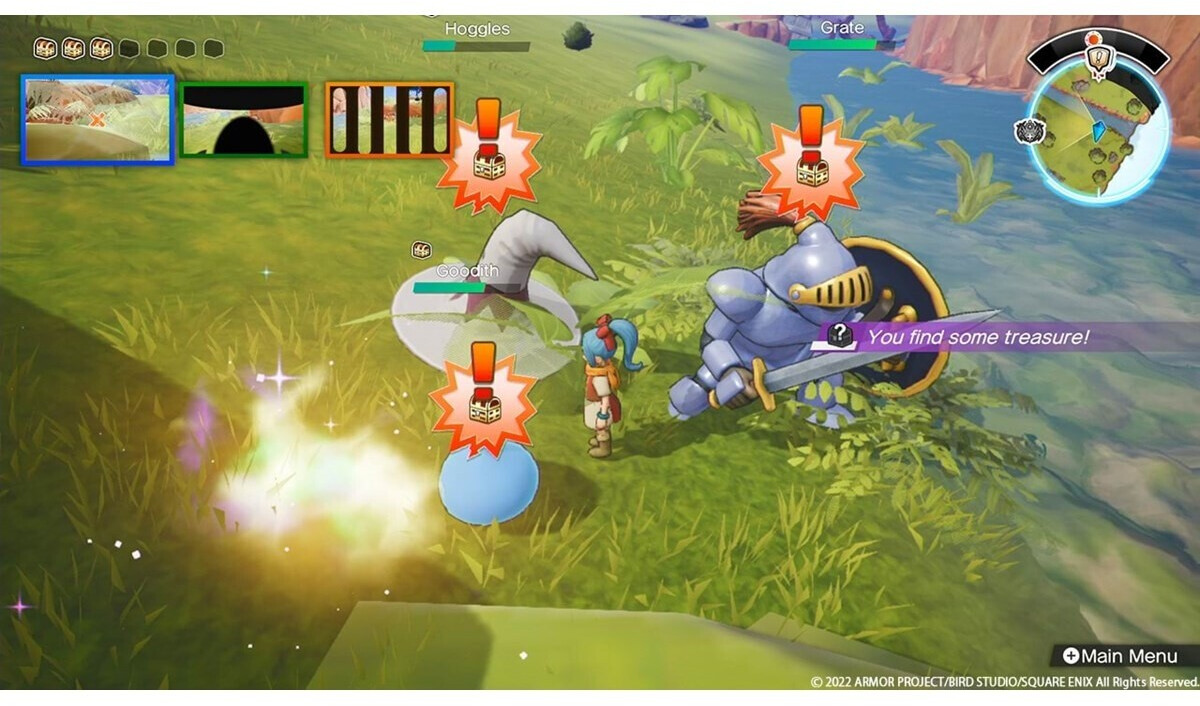Select the green-framed treasure vision thumbnail
This screenshot has height=706, width=1200.
click(243, 120)
